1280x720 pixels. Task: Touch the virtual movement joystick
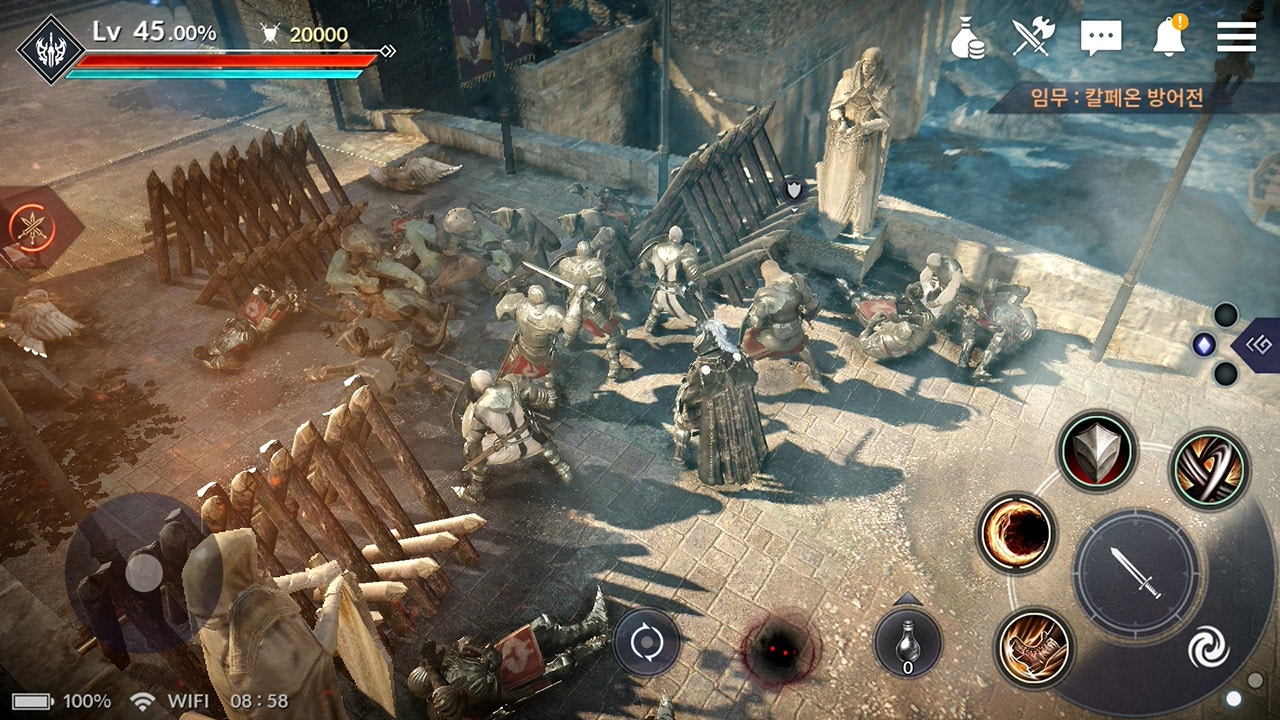click(144, 572)
